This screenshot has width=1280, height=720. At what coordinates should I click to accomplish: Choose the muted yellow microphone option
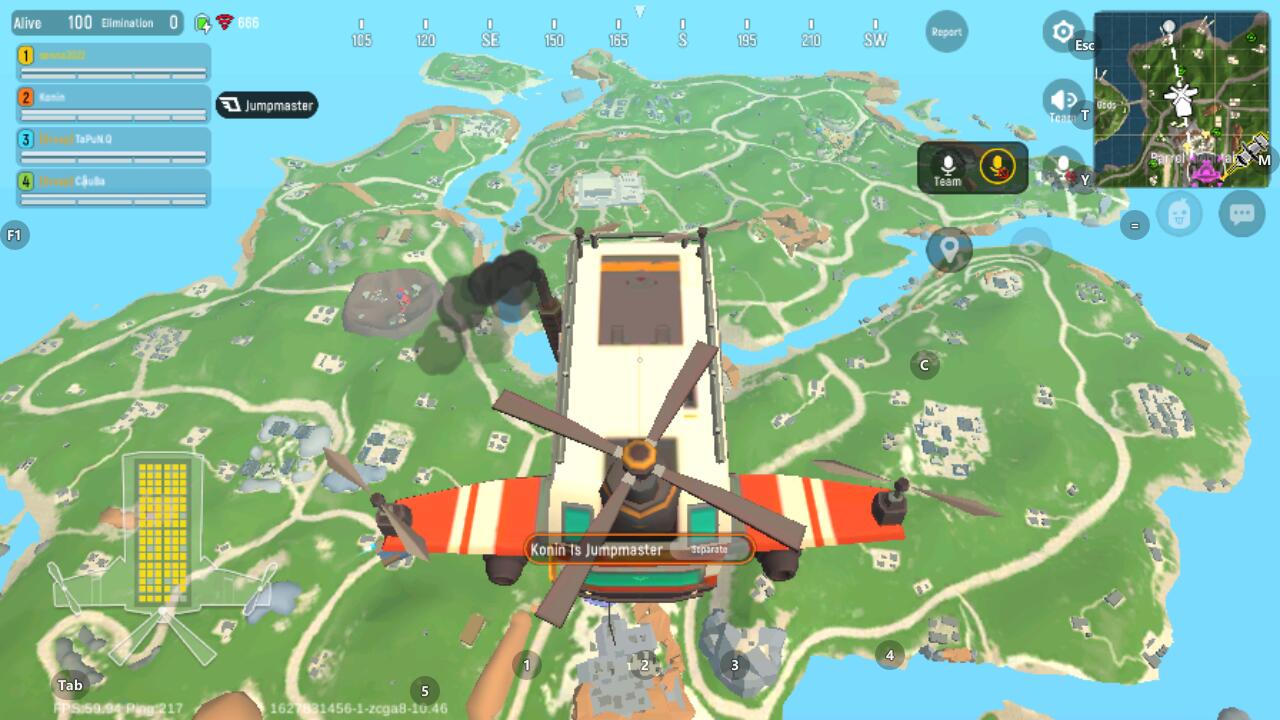[997, 166]
